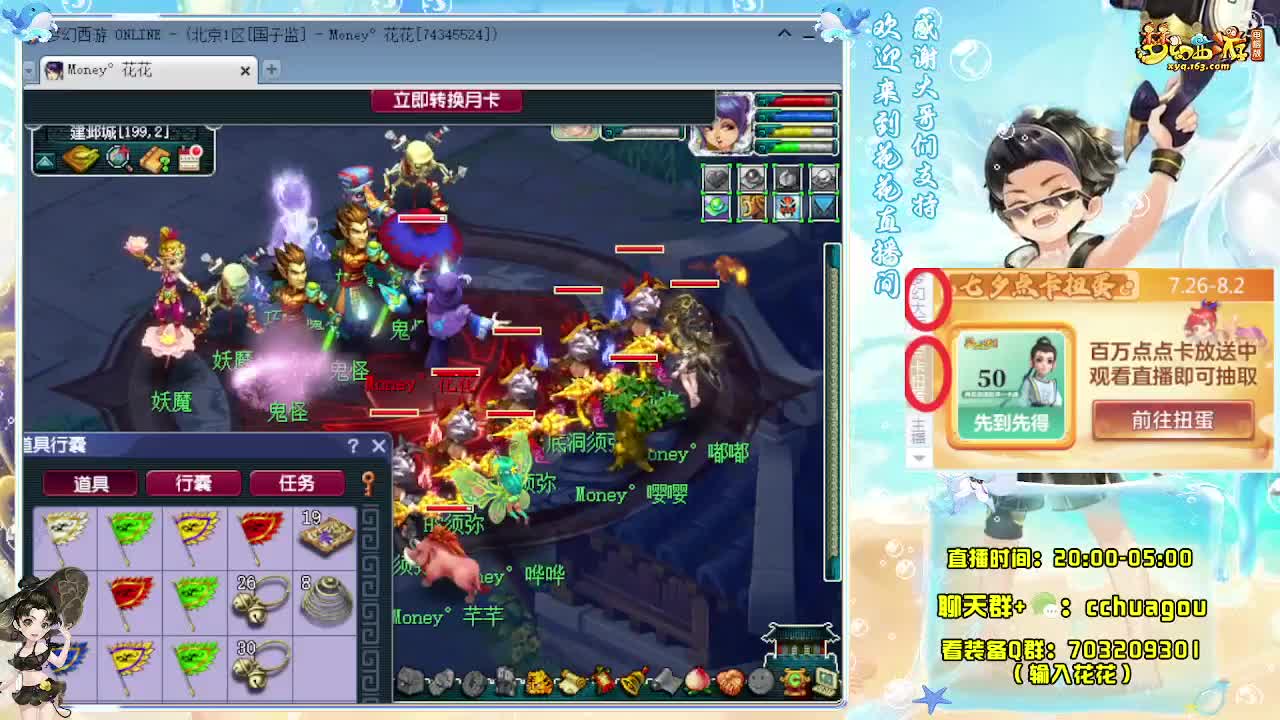
Task: Select the red face mask skill icon
Action: (786, 207)
